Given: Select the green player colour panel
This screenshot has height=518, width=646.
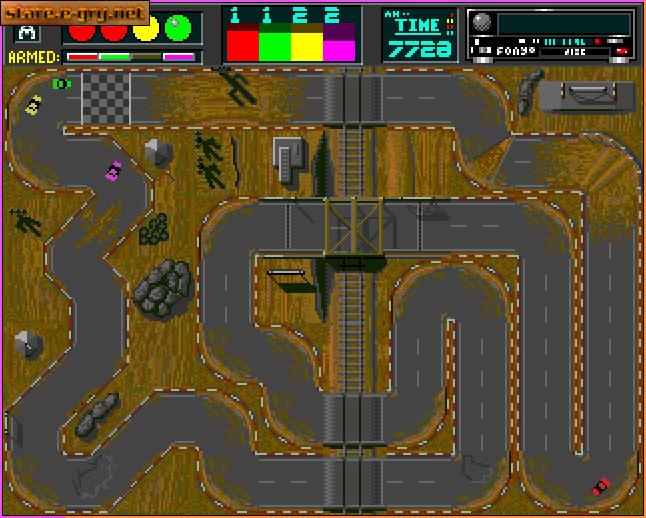Looking at the screenshot, I should (274, 43).
